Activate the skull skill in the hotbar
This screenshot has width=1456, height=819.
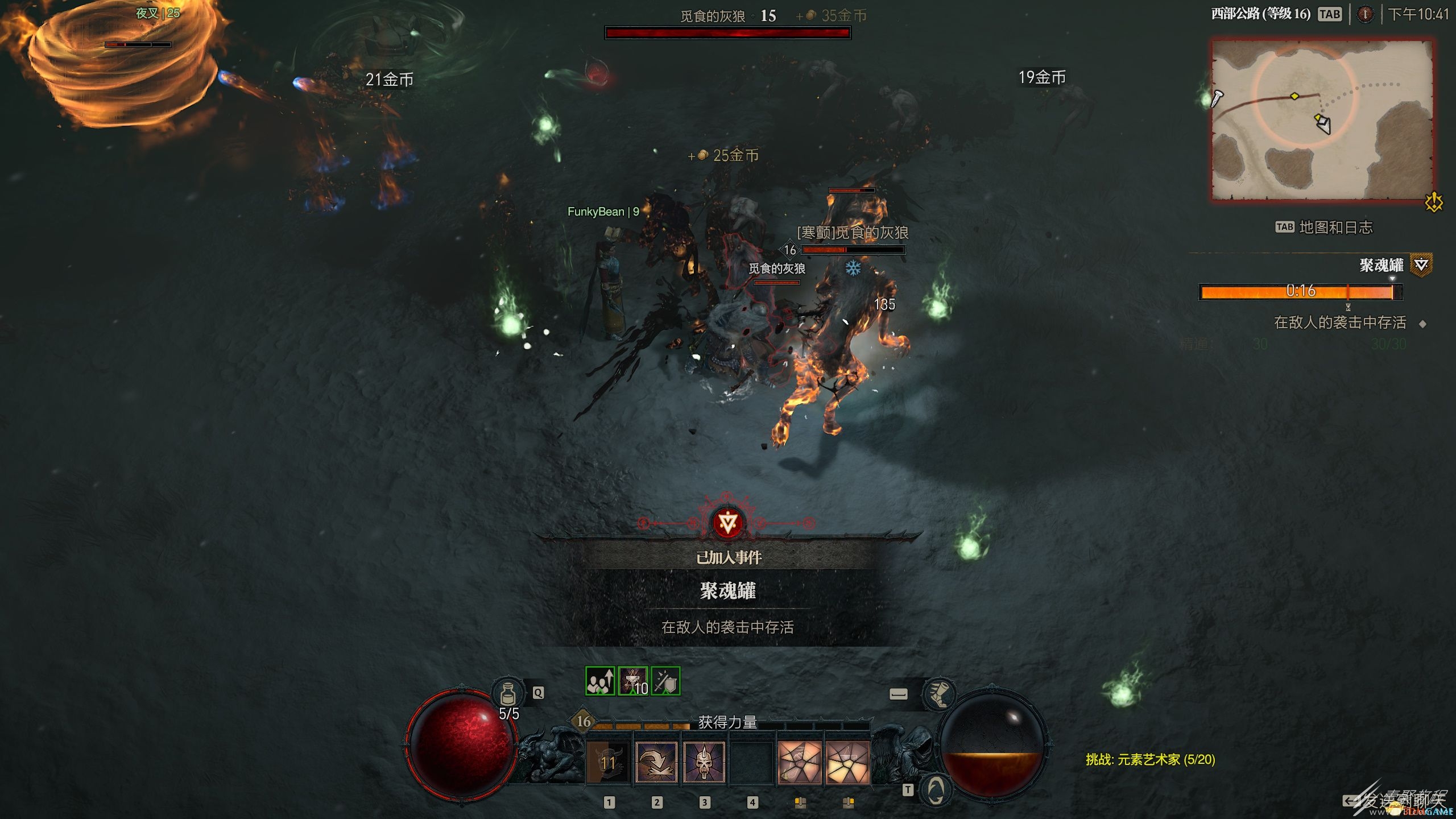tap(704, 762)
